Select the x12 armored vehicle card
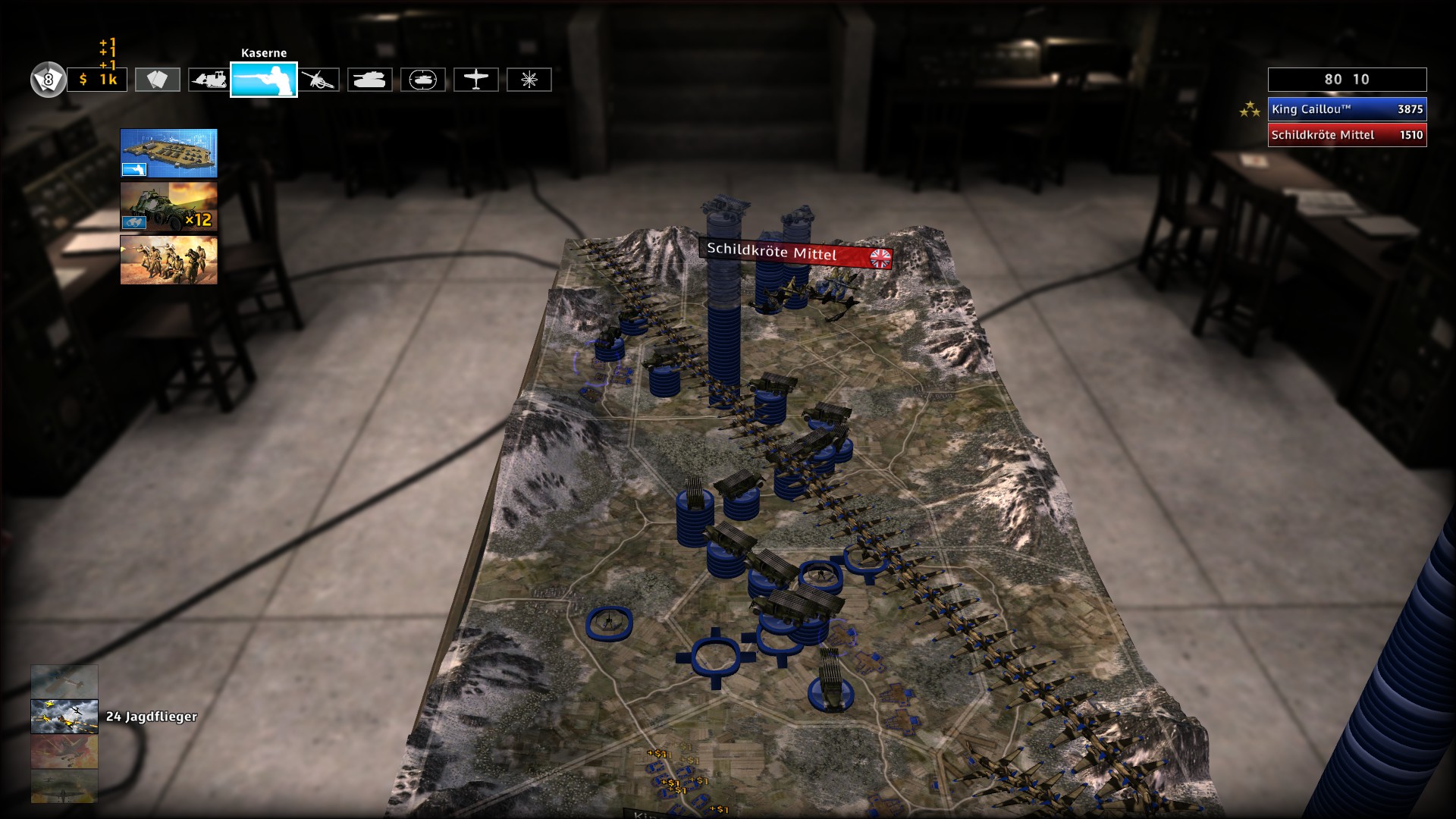 point(168,206)
